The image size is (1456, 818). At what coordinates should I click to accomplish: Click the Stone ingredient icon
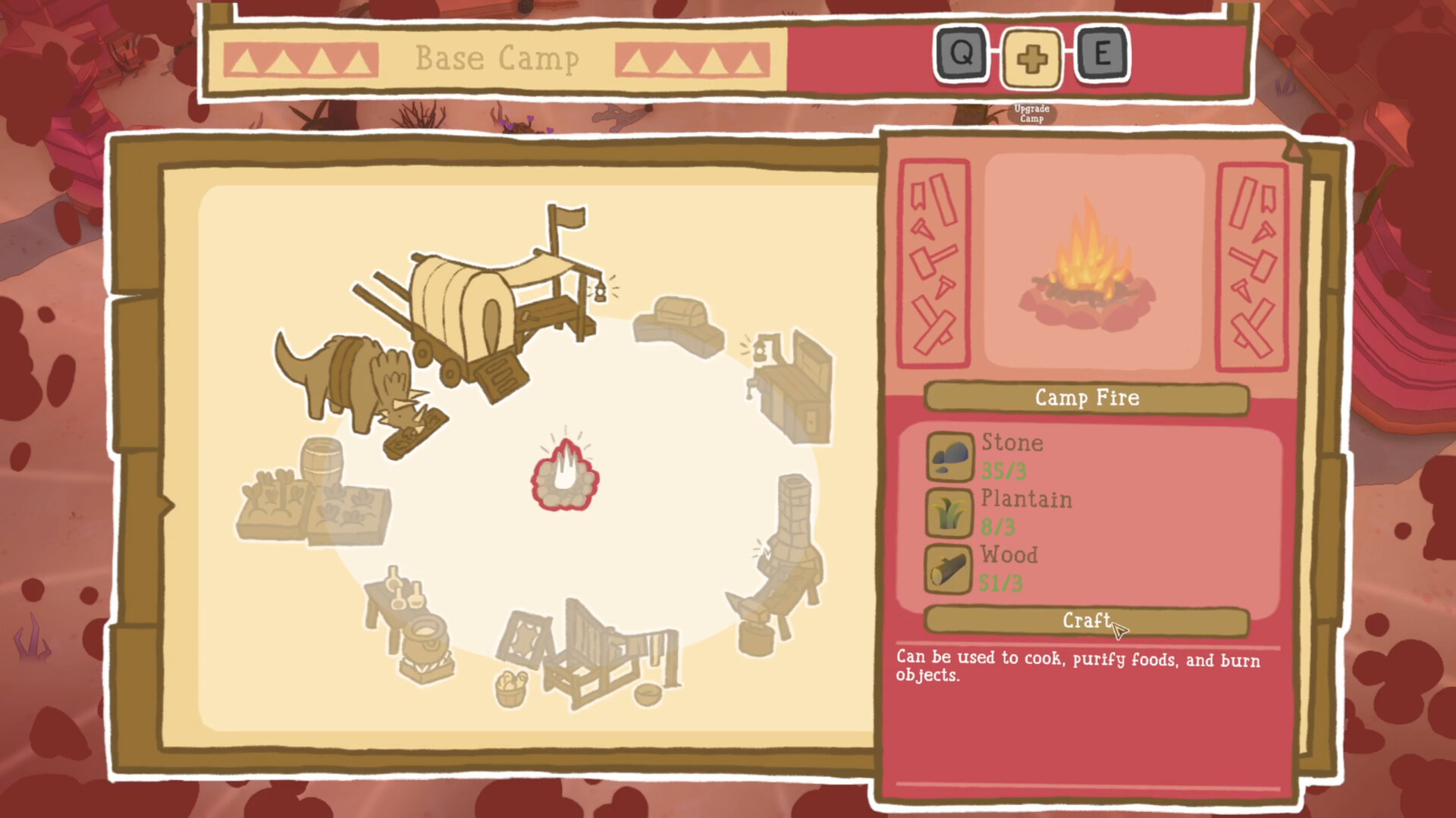coord(949,456)
